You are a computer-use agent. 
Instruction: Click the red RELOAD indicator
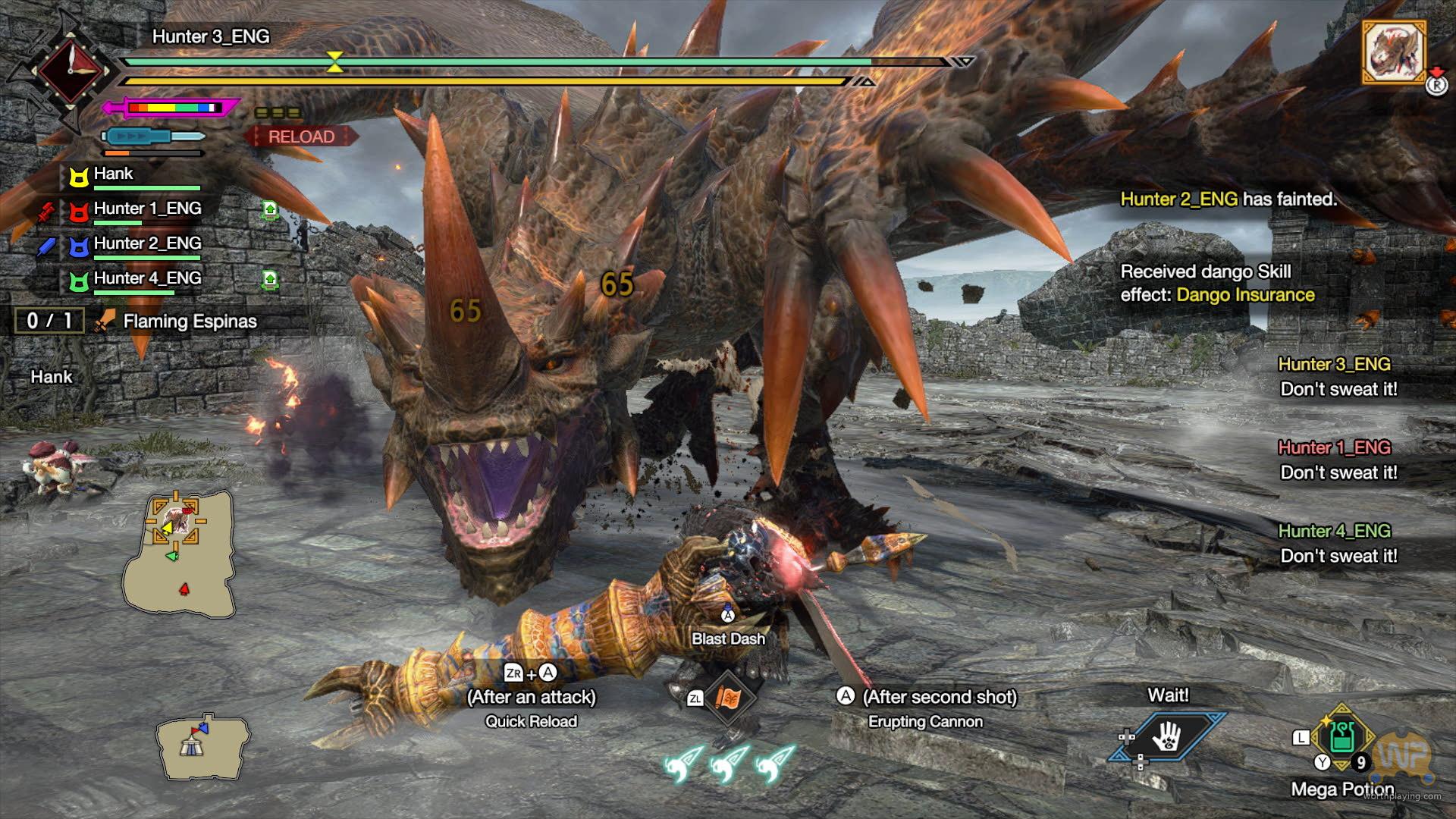(x=301, y=136)
